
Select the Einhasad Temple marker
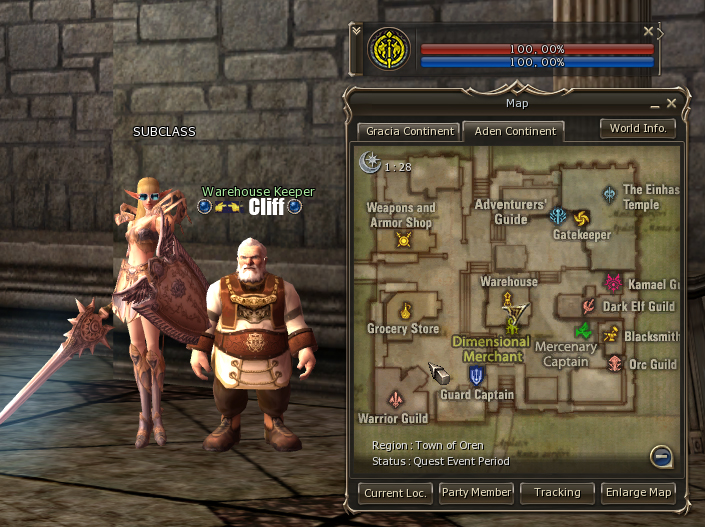[609, 193]
